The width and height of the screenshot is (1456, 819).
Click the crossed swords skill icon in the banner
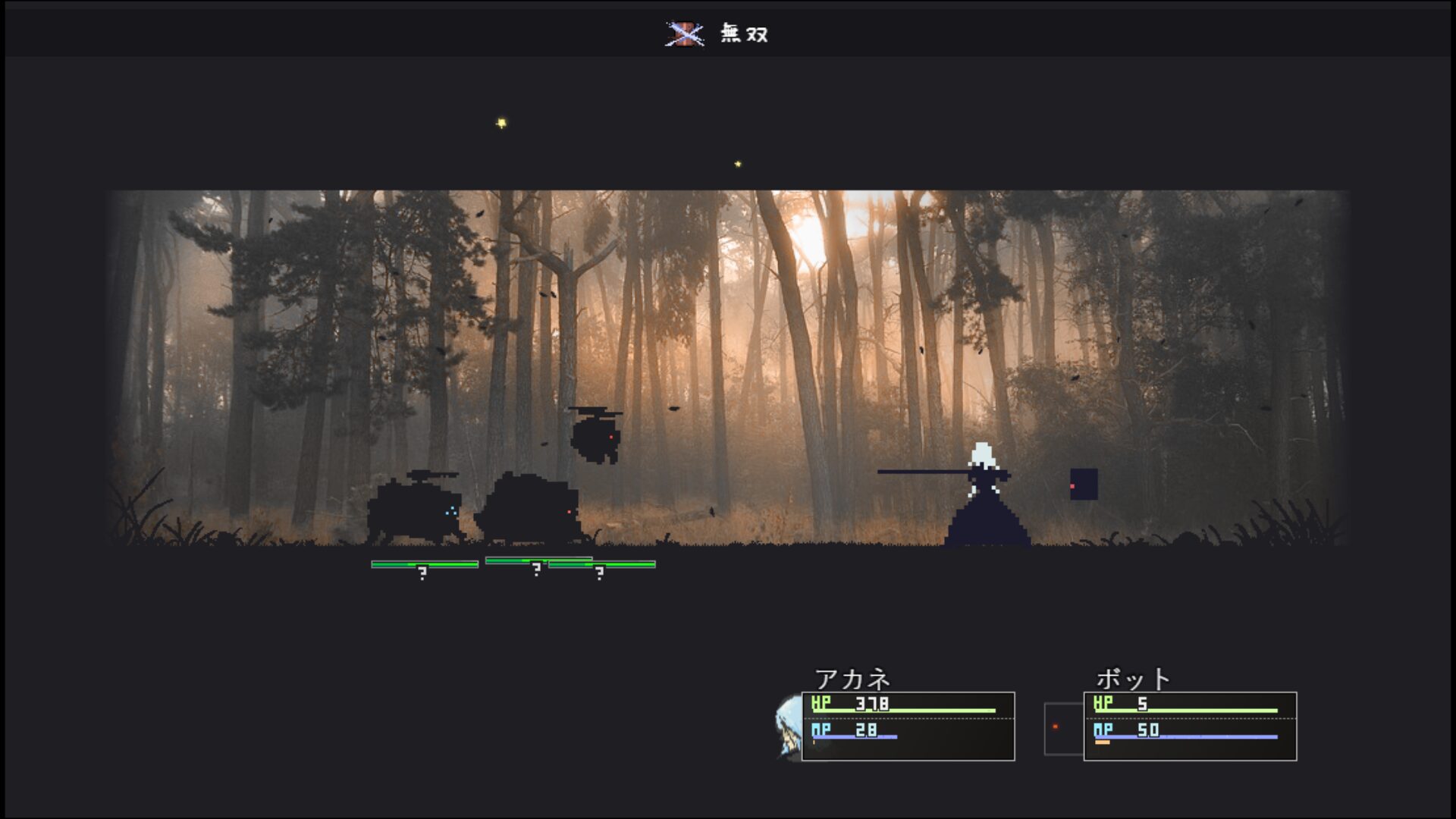coord(685,33)
